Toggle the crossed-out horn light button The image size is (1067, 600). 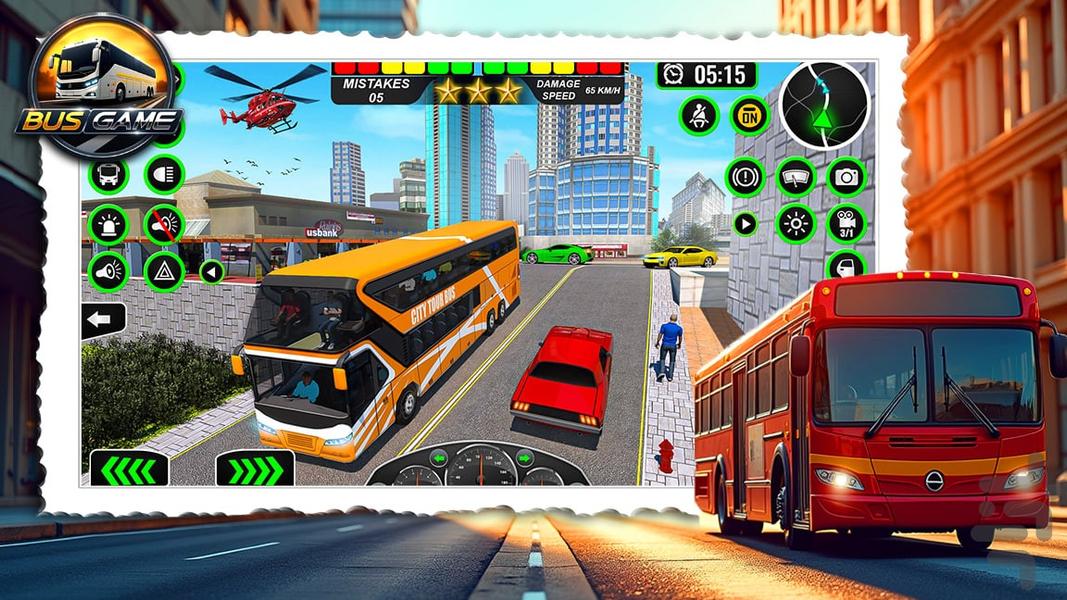click(x=163, y=224)
